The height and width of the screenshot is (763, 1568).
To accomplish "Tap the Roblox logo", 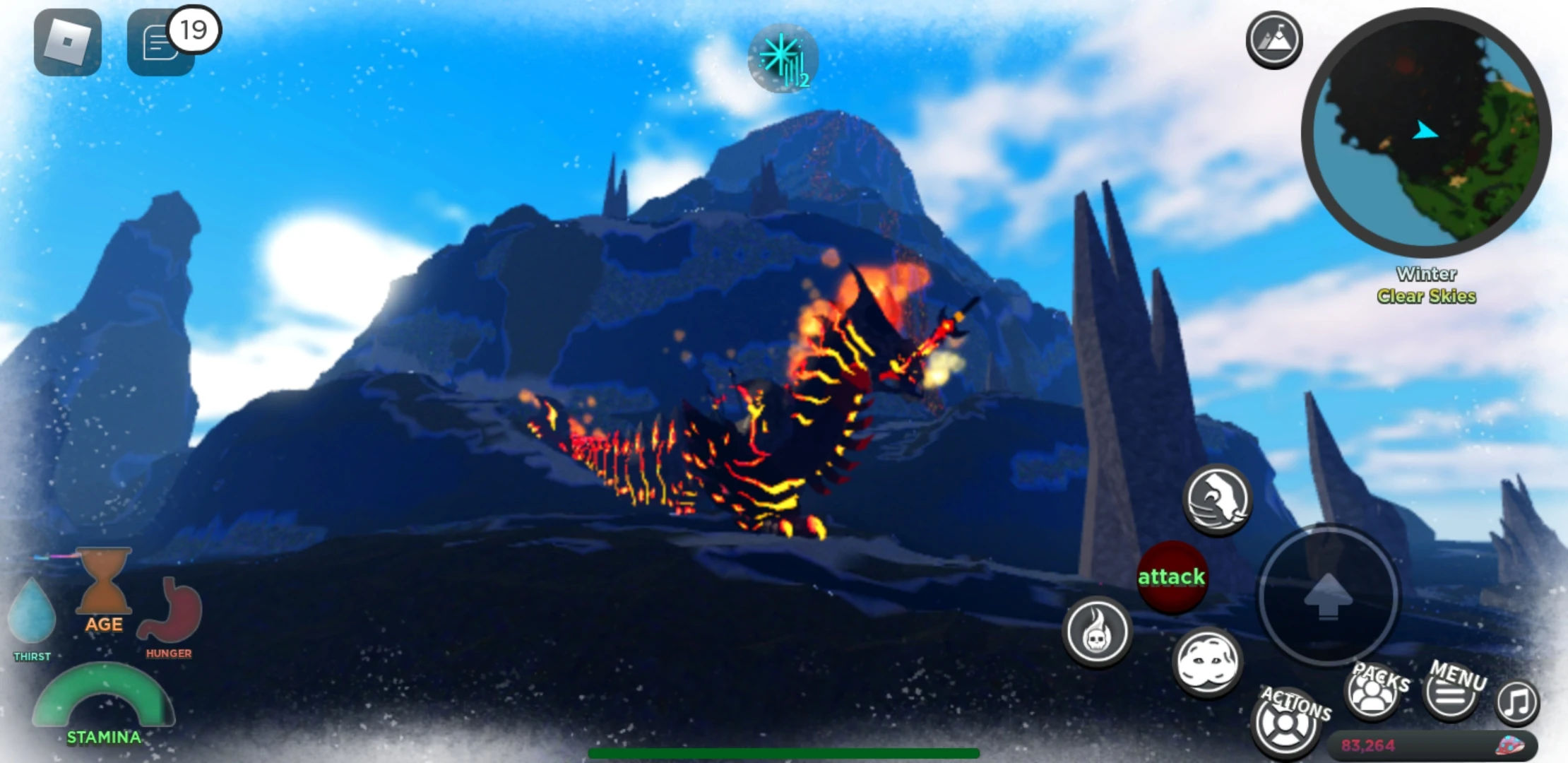I will (67, 42).
